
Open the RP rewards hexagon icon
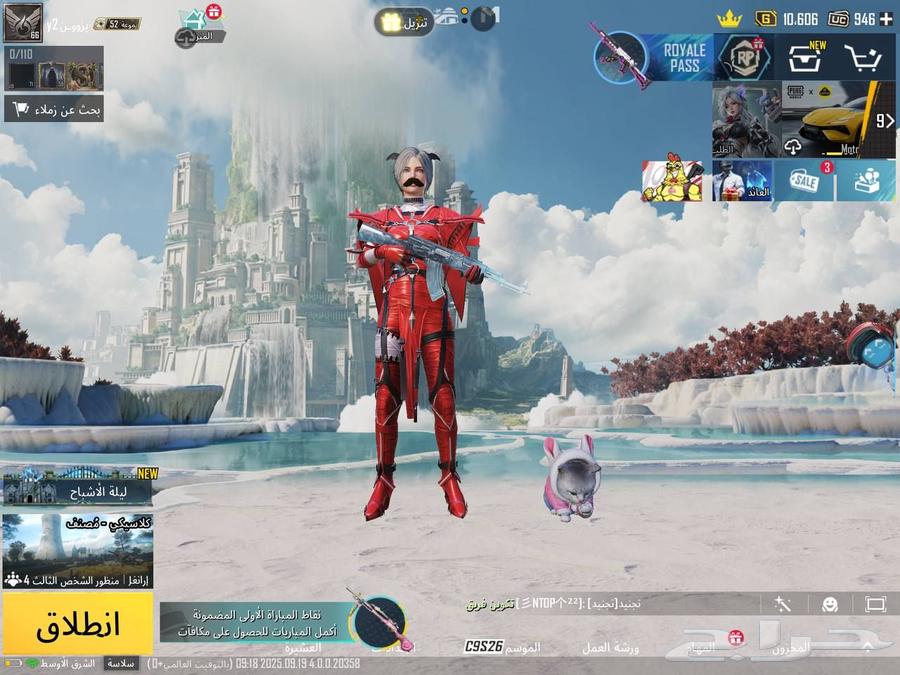744,58
